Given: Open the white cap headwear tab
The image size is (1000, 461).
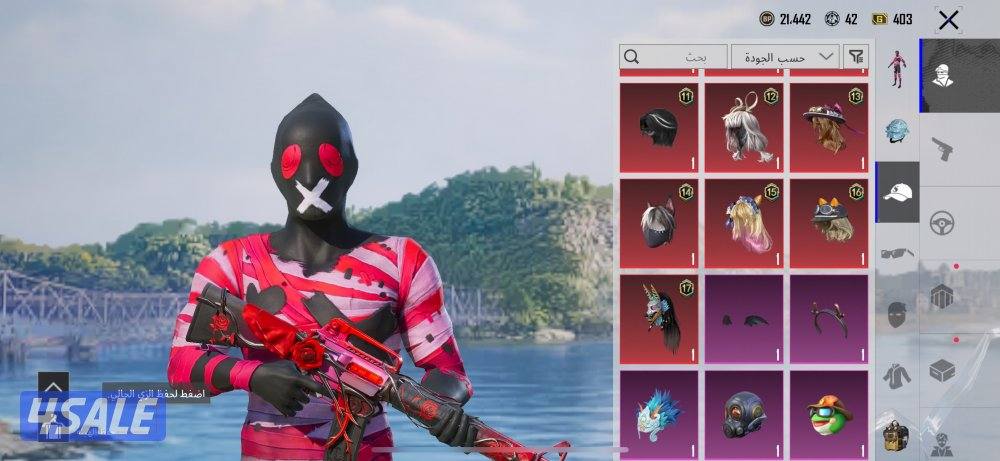Looking at the screenshot, I should pos(898,192).
